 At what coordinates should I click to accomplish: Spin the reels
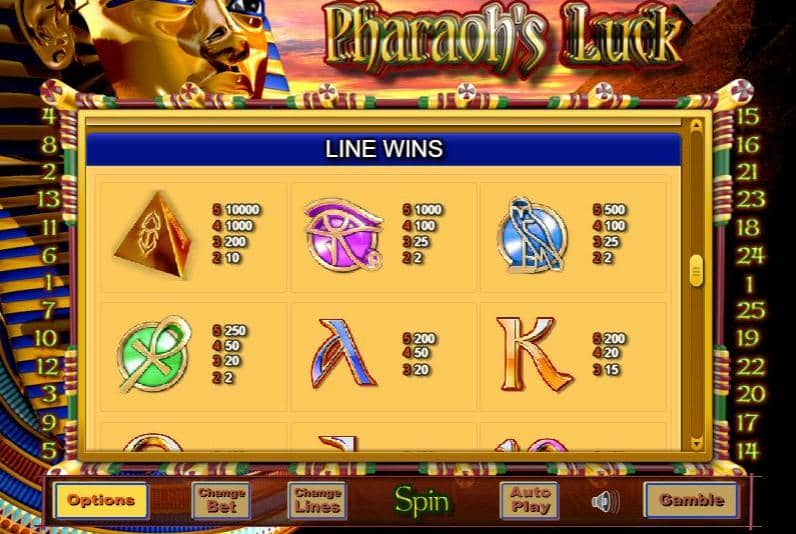pyautogui.click(x=421, y=500)
